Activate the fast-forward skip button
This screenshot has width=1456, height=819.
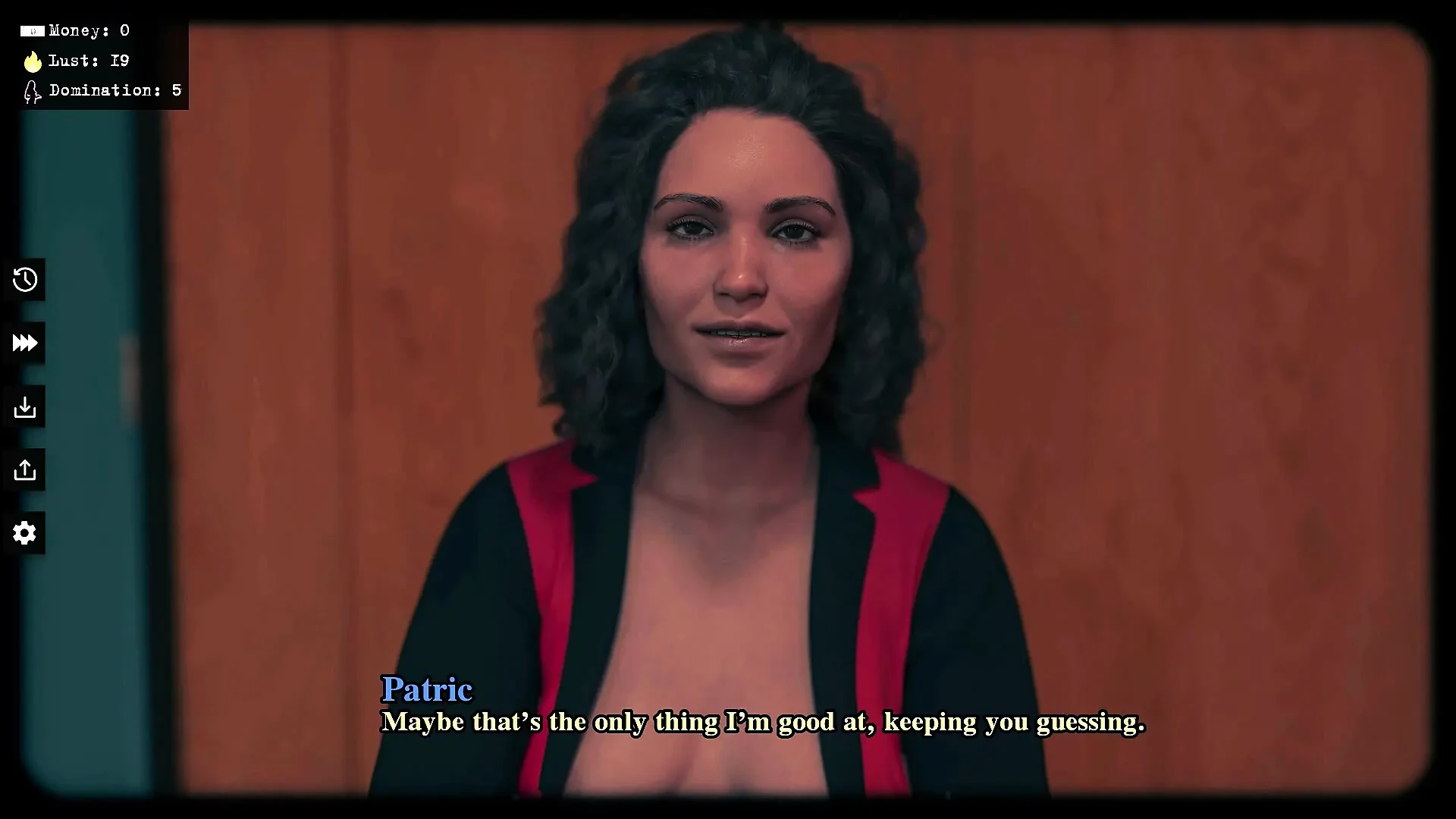pos(24,344)
